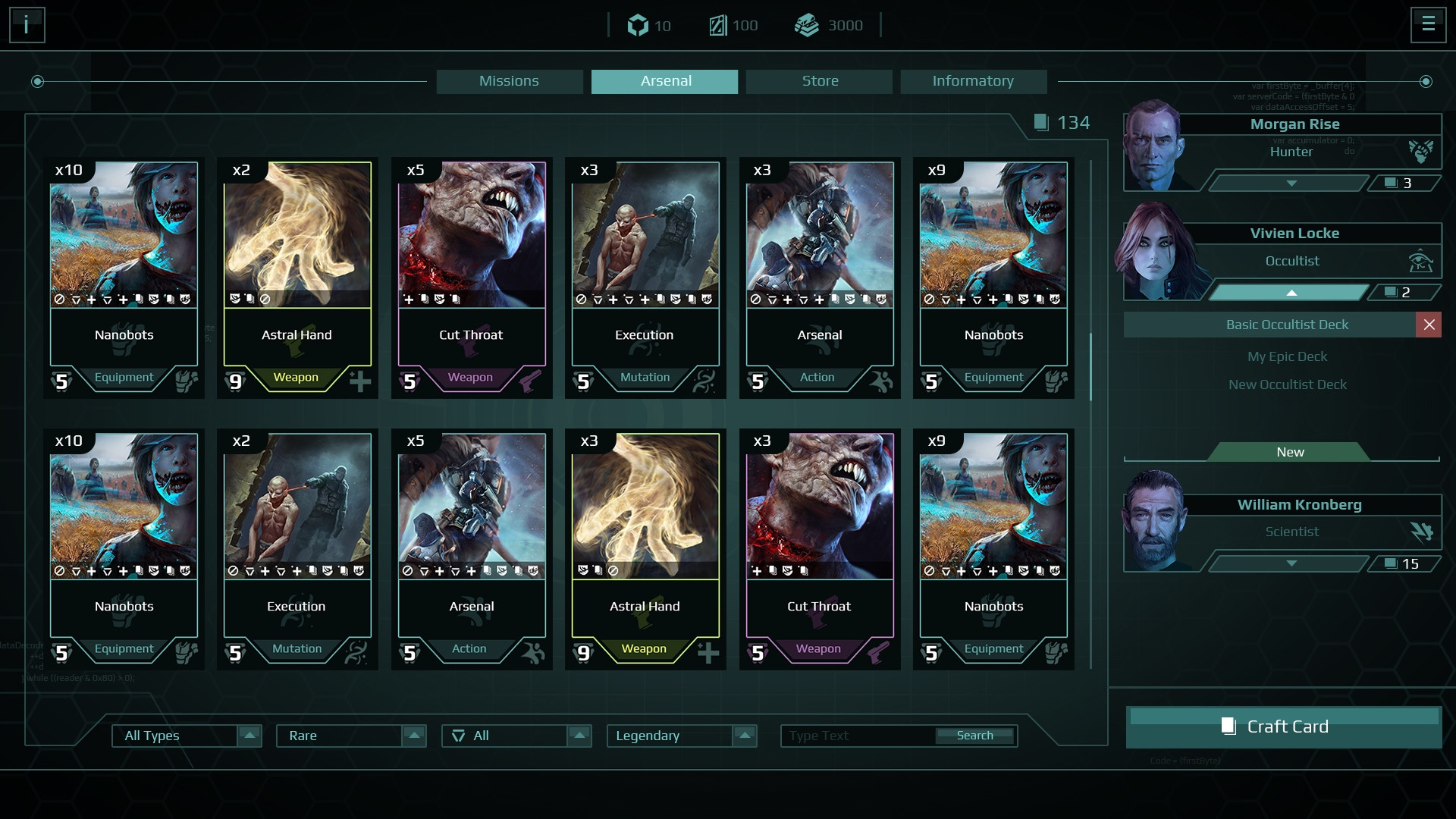Delete the Basic Occultist Deck

(x=1429, y=325)
